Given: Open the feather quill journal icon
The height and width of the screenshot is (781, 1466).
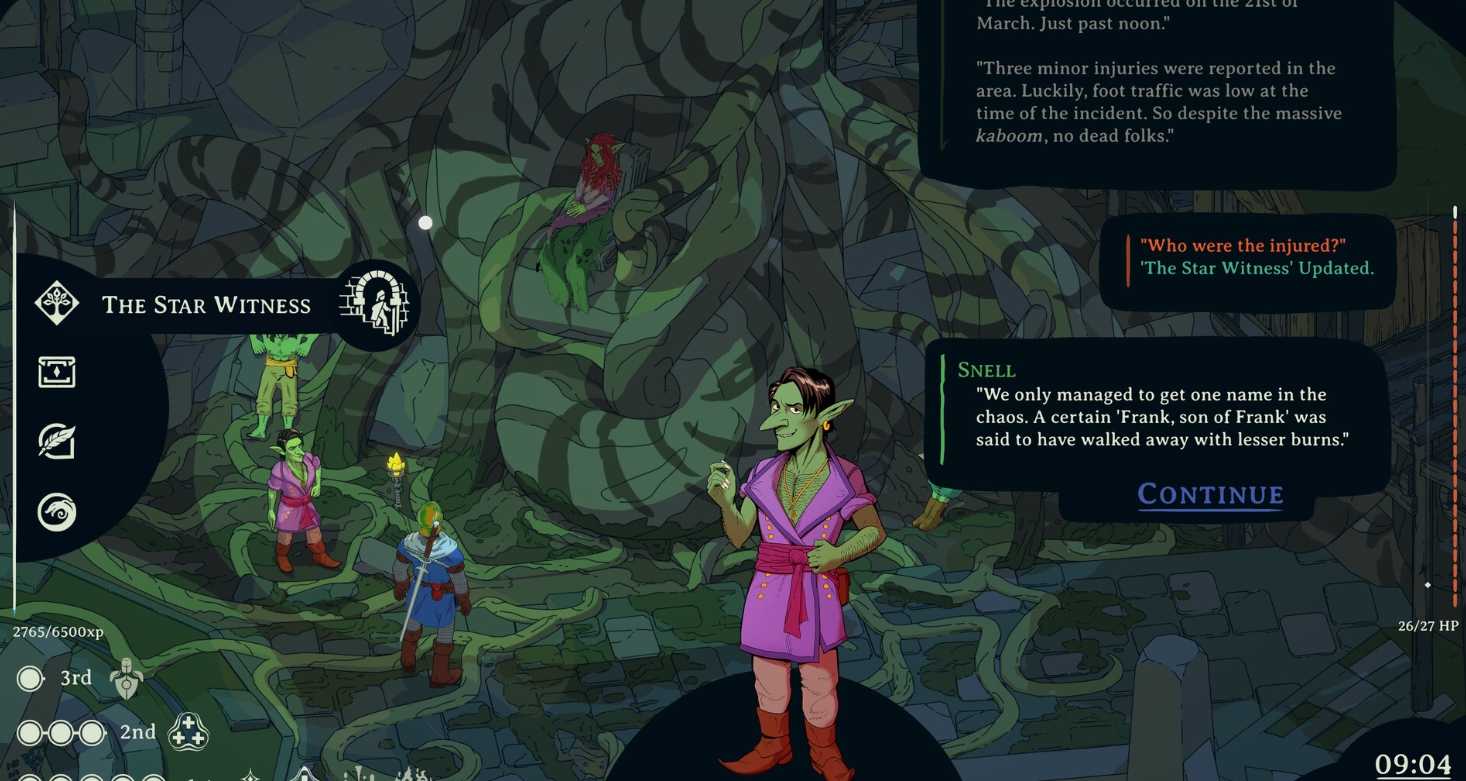Looking at the screenshot, I should [x=57, y=442].
